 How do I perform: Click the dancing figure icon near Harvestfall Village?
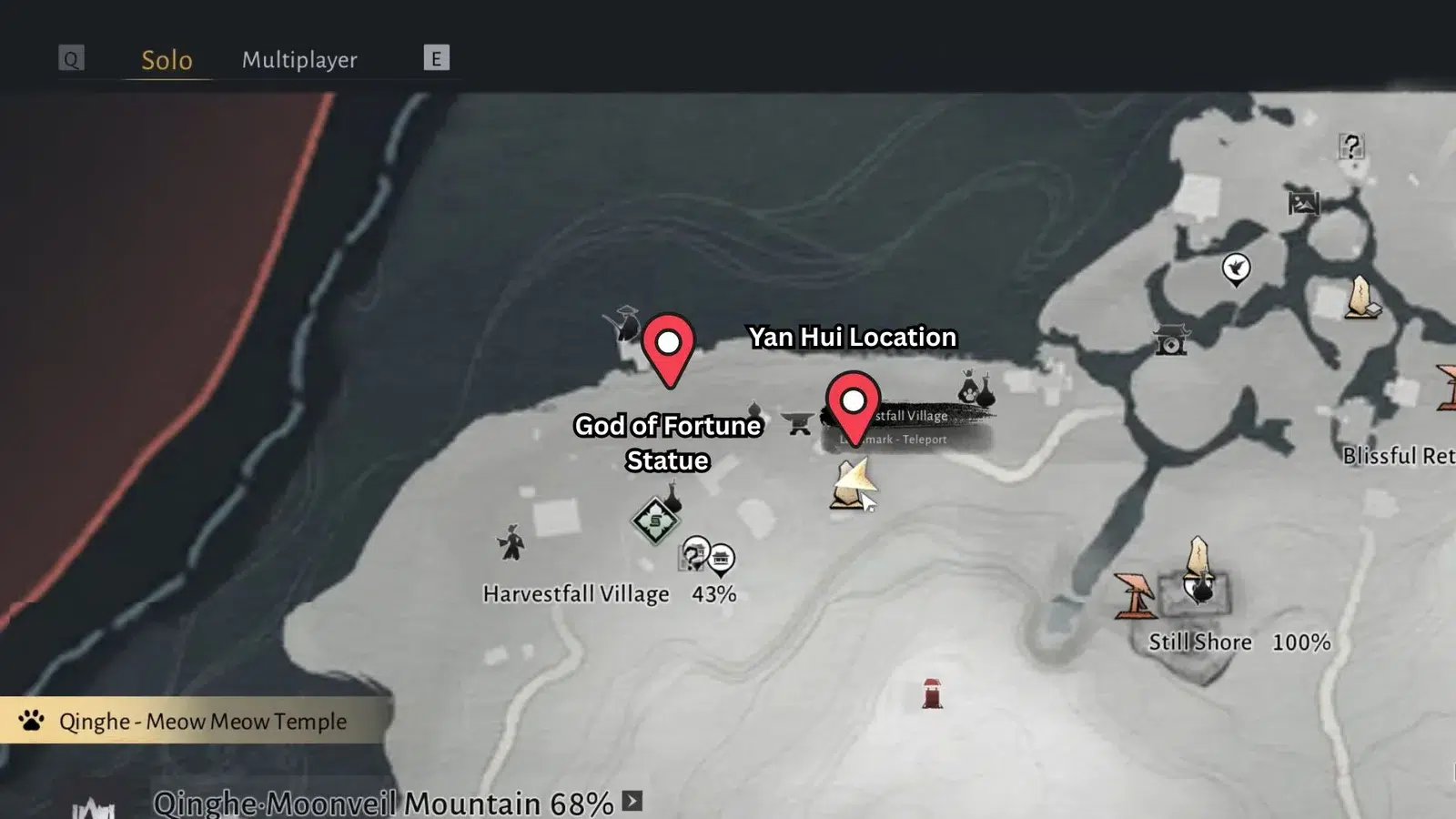[511, 543]
